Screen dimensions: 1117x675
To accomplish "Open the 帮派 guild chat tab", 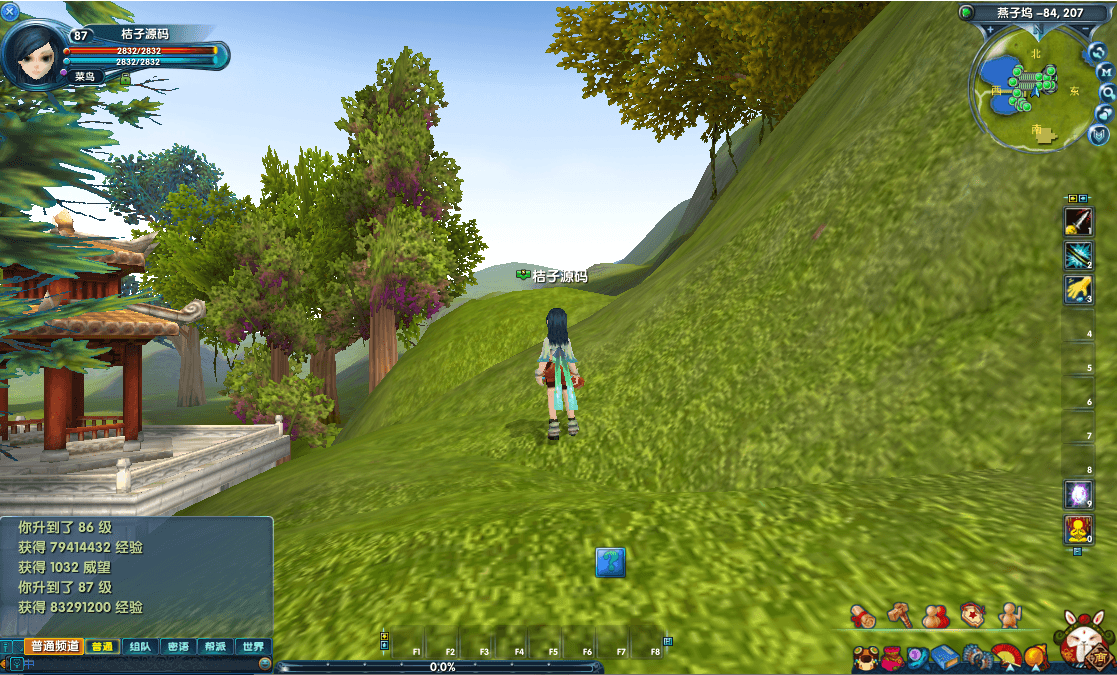I will [x=216, y=647].
